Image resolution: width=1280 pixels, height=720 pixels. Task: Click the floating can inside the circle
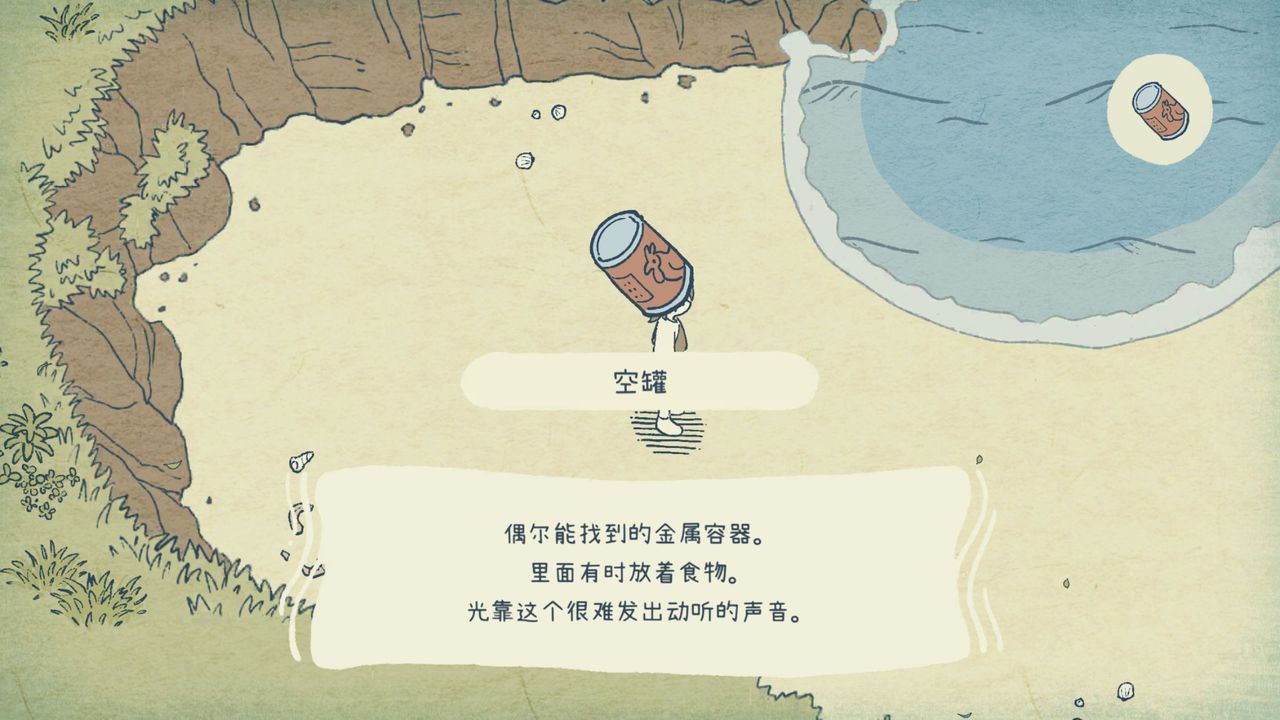coord(1160,110)
